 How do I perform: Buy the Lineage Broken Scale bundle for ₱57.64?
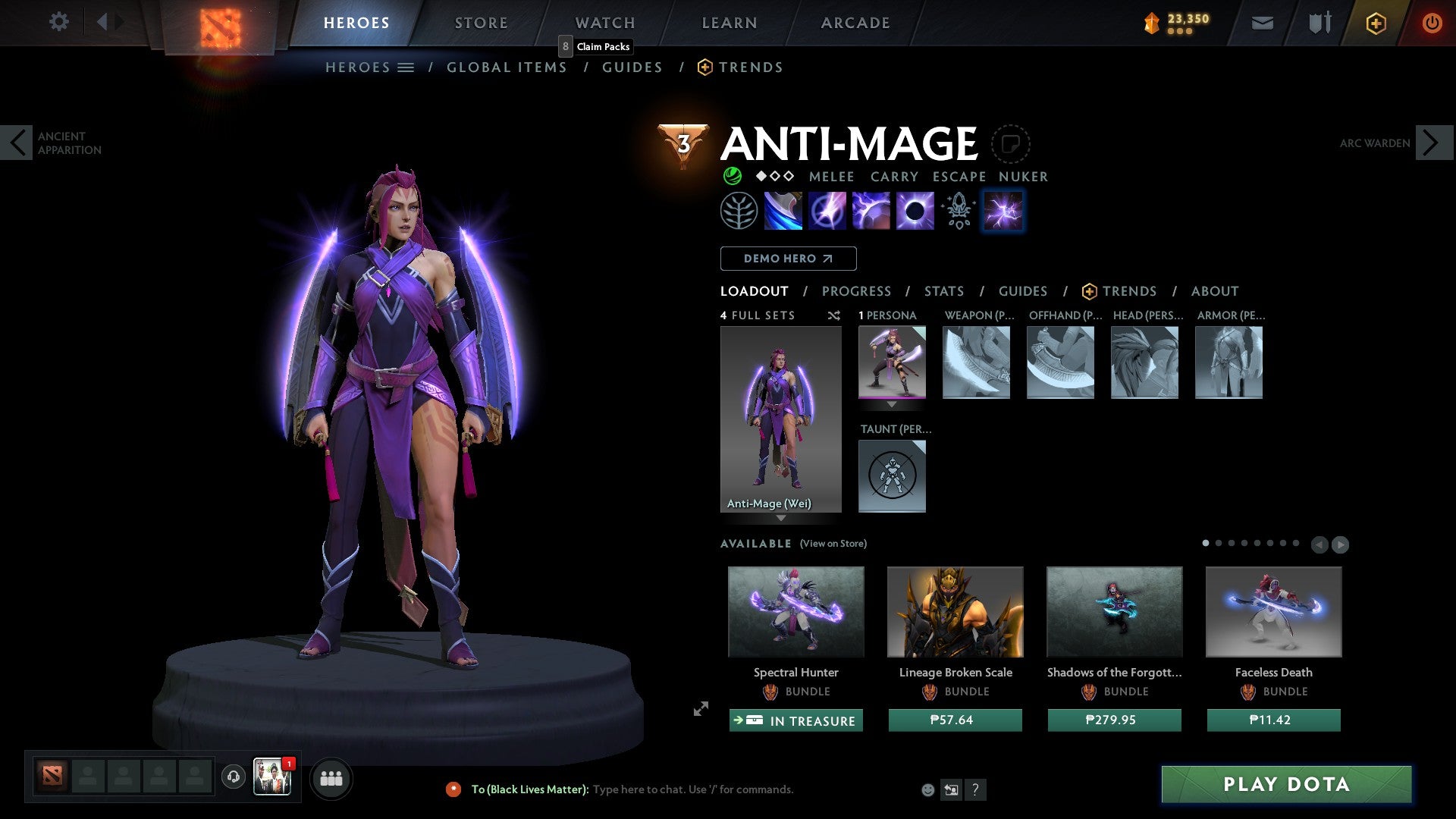[955, 720]
